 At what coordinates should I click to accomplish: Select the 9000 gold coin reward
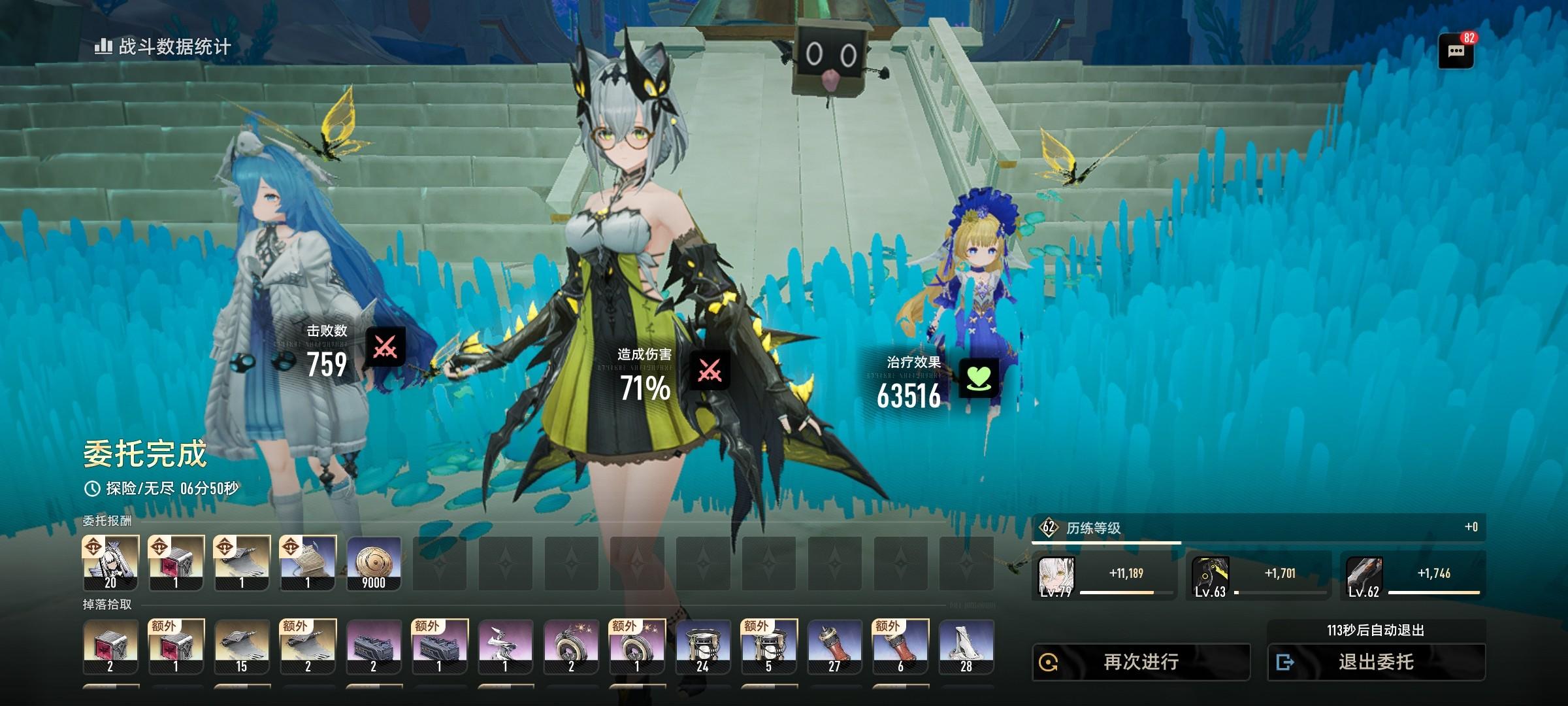tap(374, 563)
